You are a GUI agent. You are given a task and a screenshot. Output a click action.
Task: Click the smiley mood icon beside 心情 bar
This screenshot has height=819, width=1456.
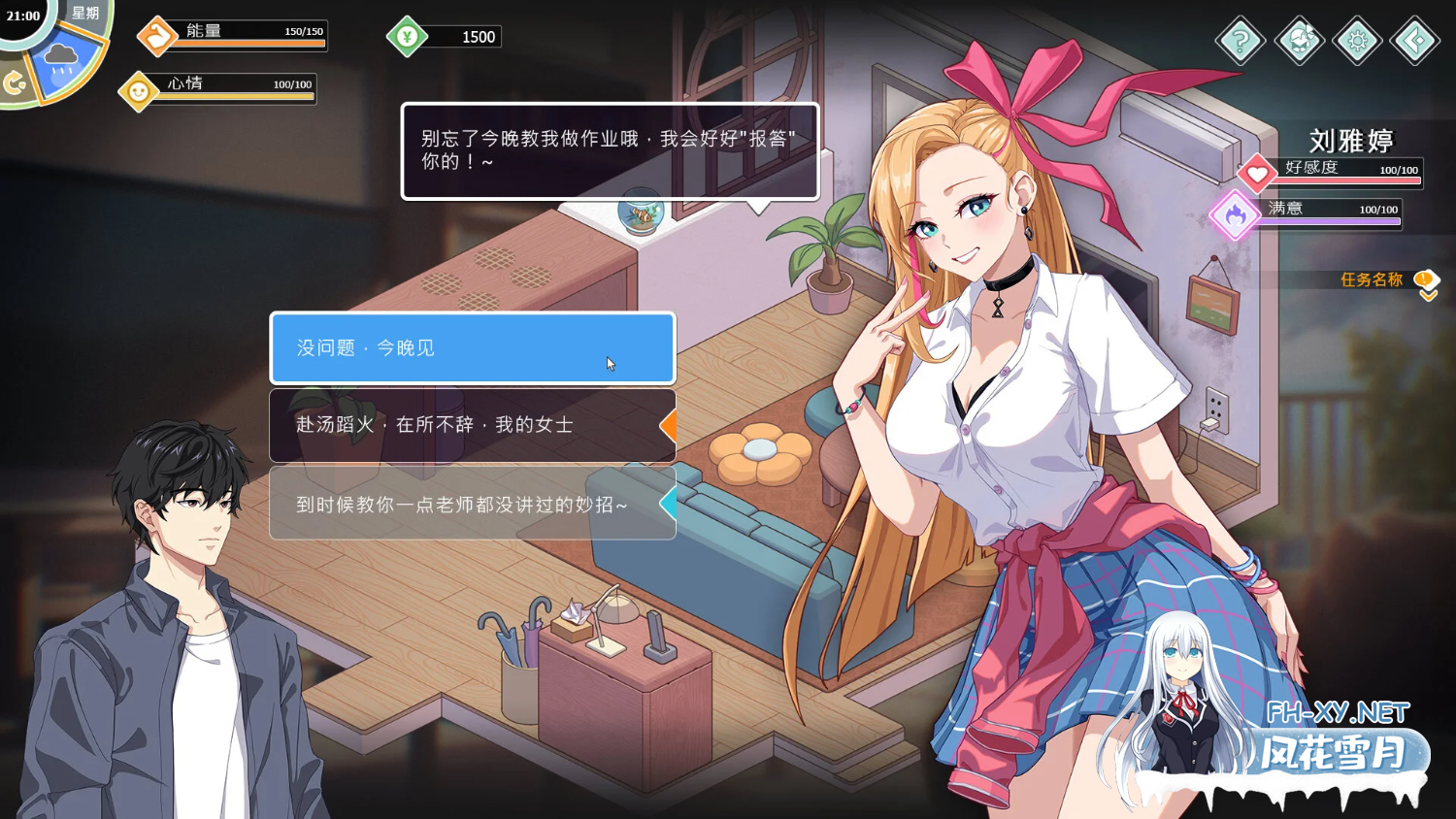139,90
